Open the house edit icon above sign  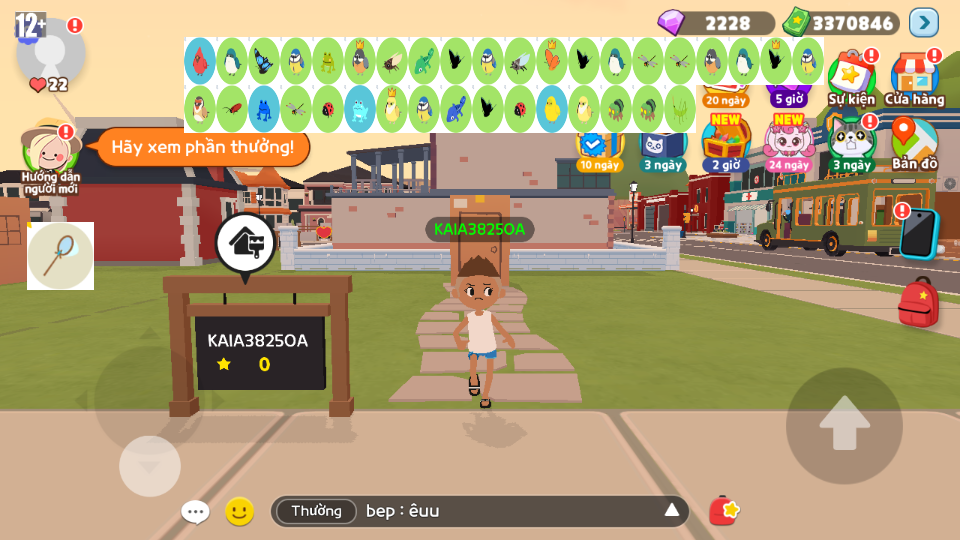245,242
